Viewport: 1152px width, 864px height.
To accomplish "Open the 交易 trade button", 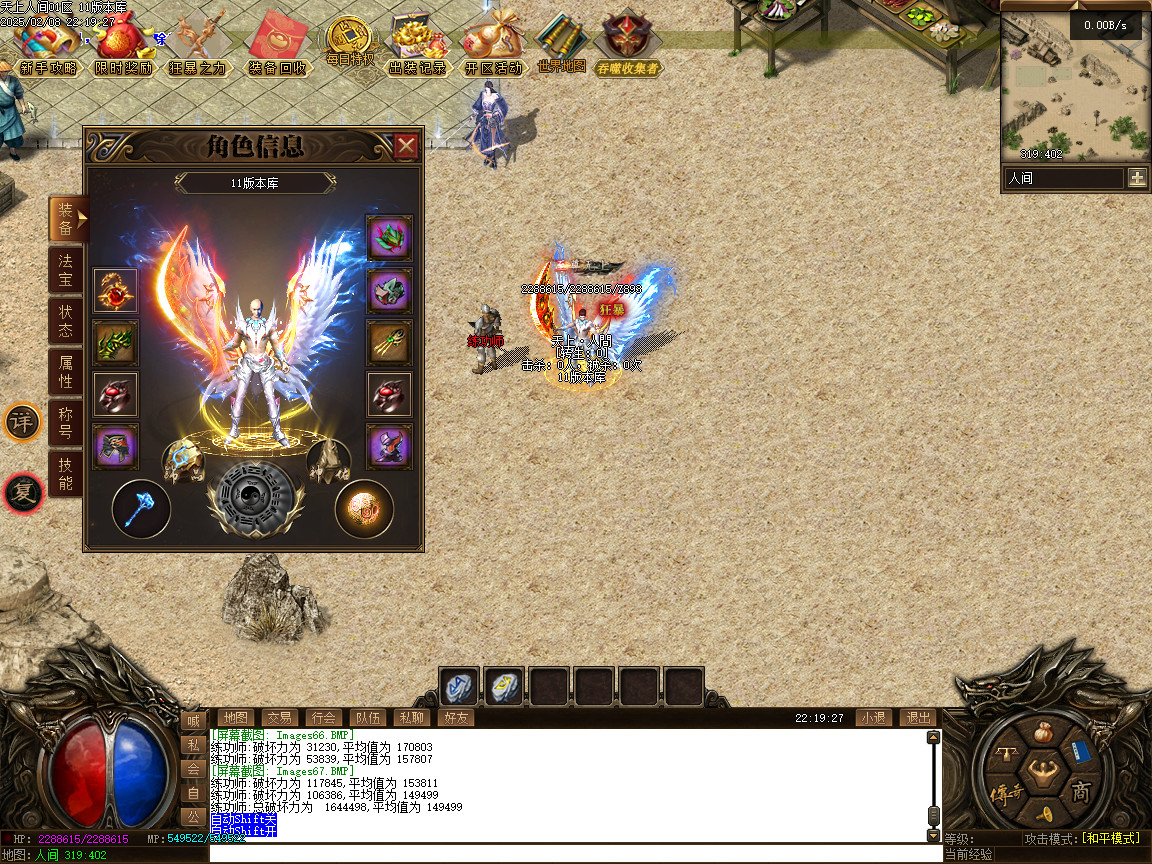I will (278, 717).
